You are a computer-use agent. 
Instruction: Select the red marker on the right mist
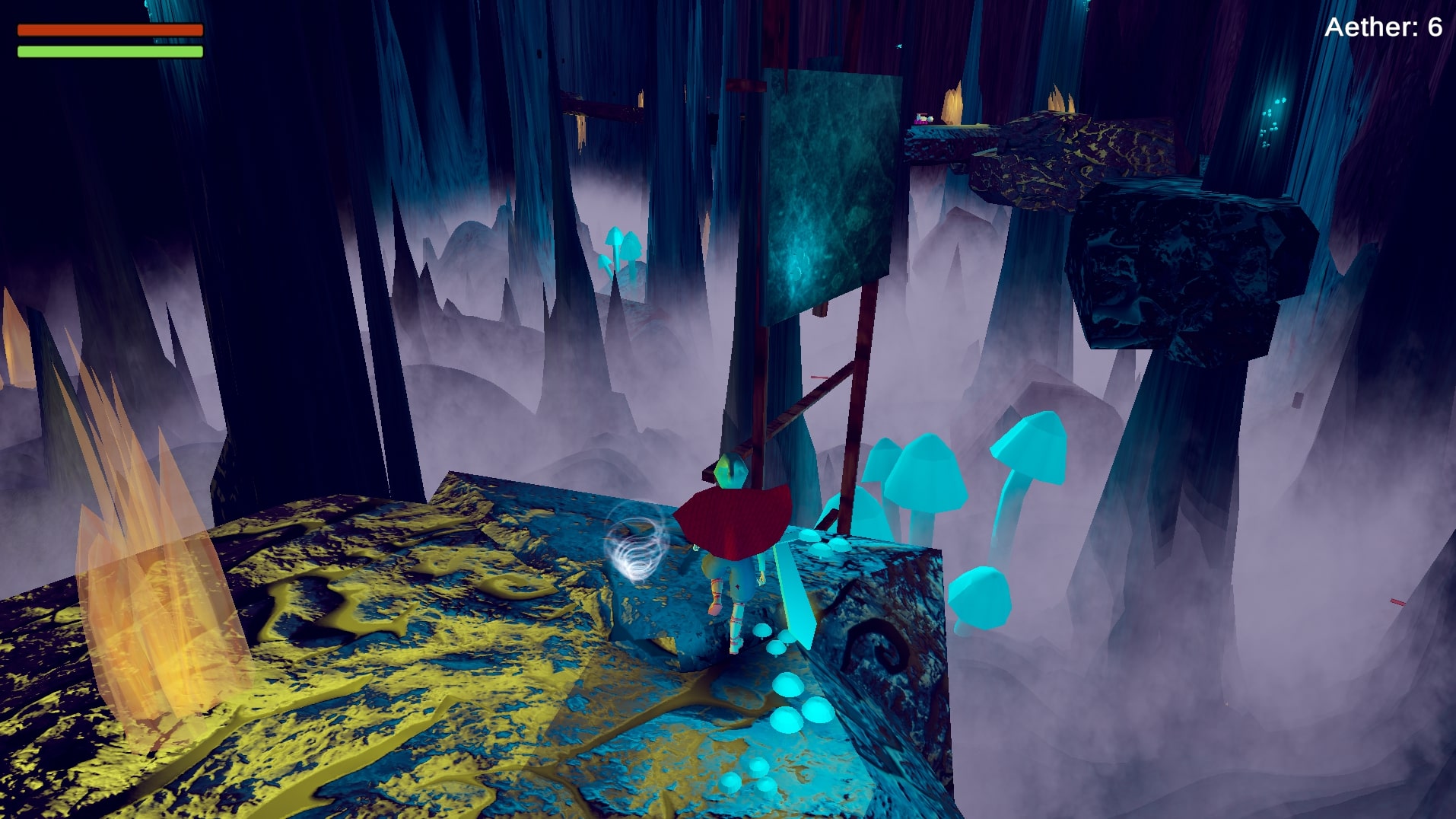pos(1397,601)
